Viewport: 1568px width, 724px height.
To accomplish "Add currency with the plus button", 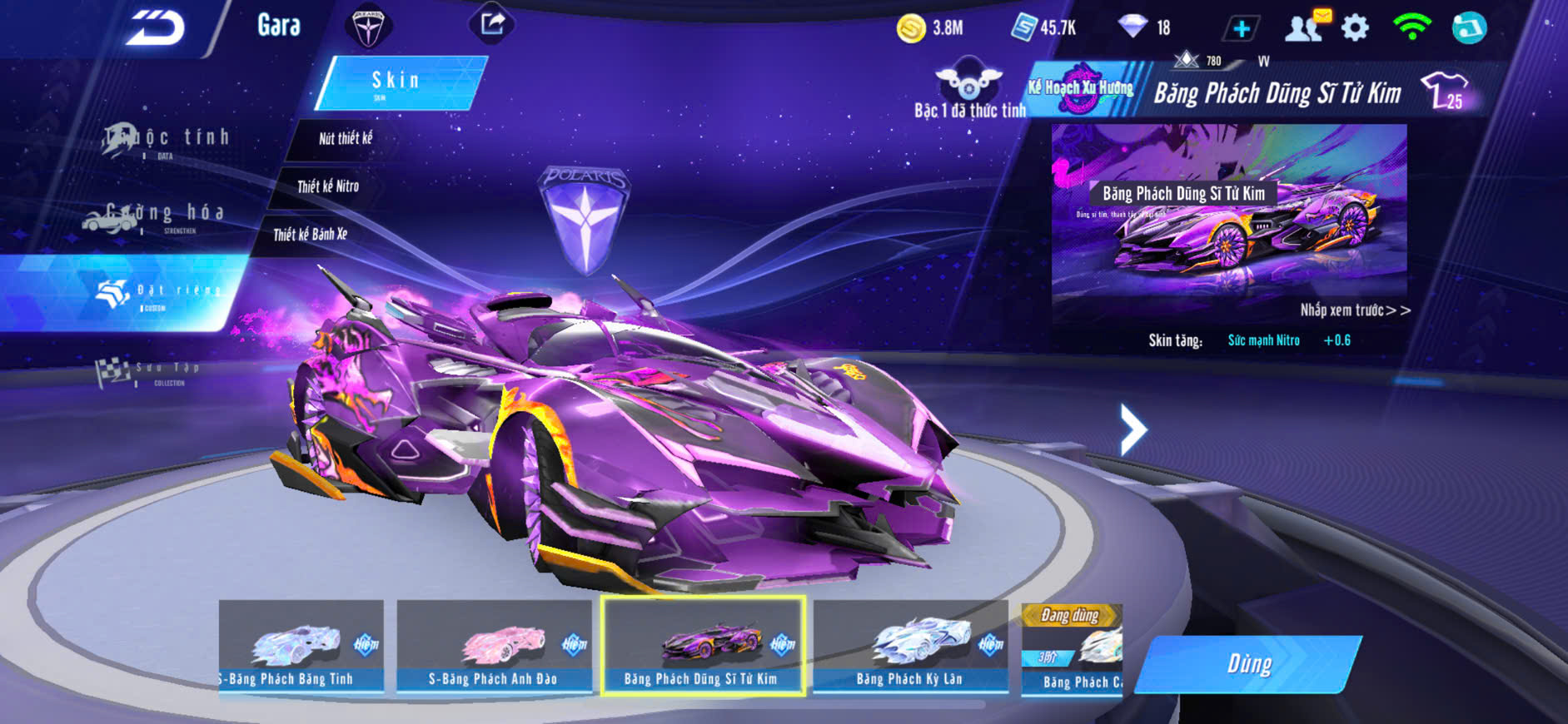I will (x=1241, y=28).
